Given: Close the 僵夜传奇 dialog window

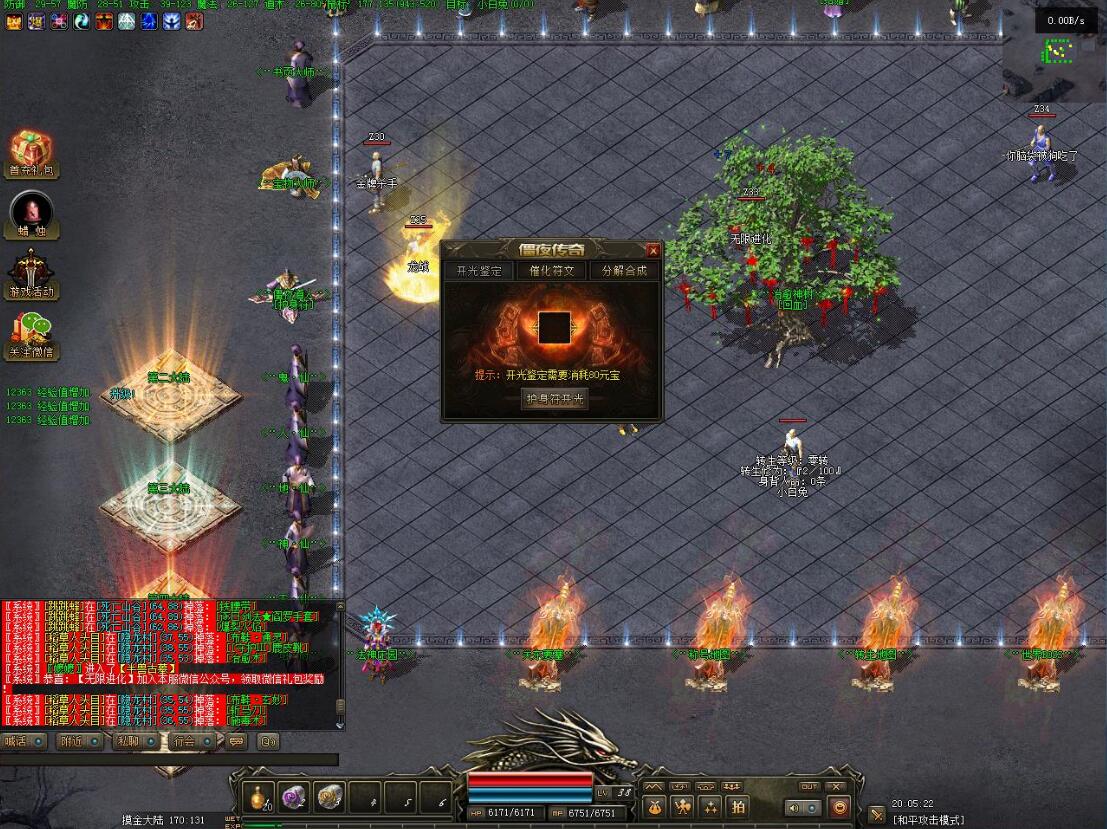Looking at the screenshot, I should pyautogui.click(x=653, y=251).
